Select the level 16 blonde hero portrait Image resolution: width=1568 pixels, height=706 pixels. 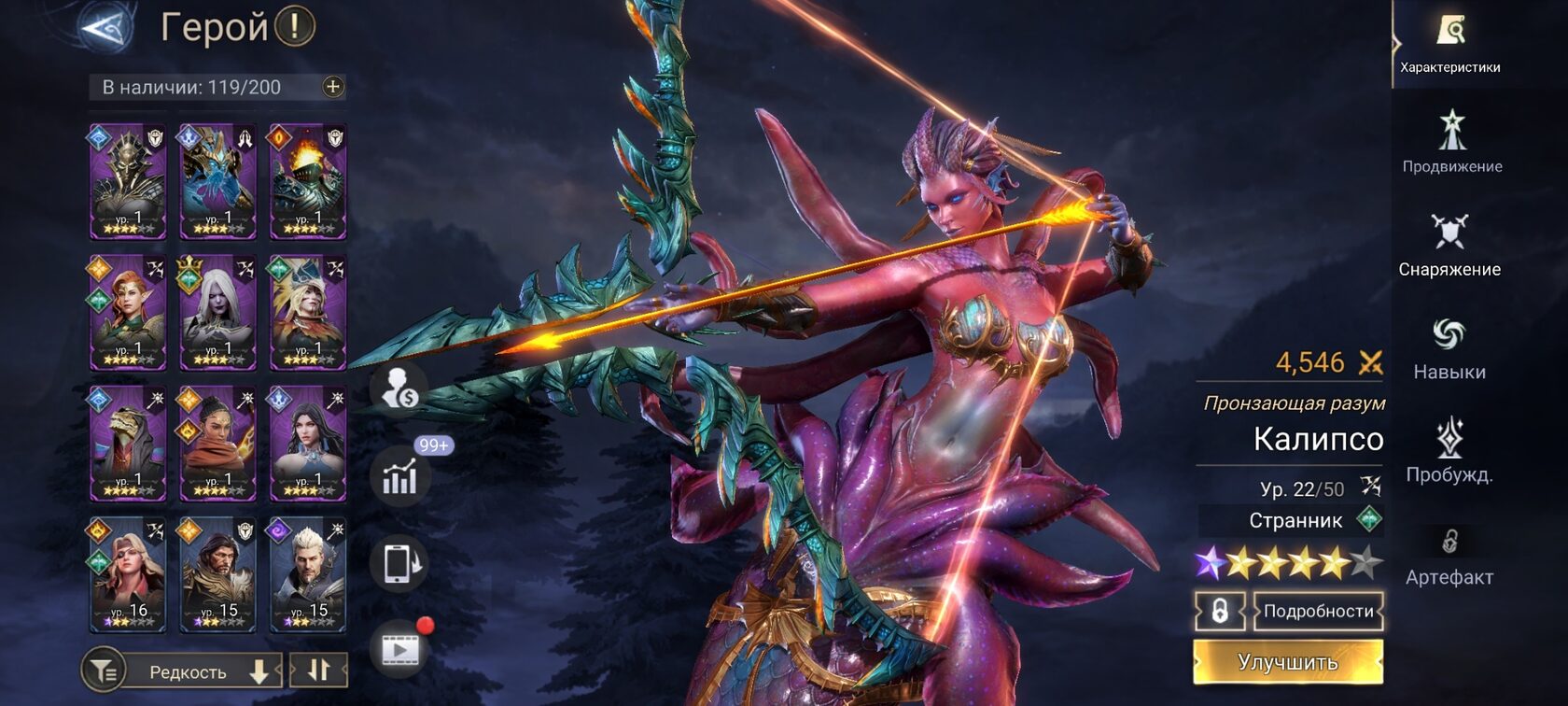[x=128, y=575]
